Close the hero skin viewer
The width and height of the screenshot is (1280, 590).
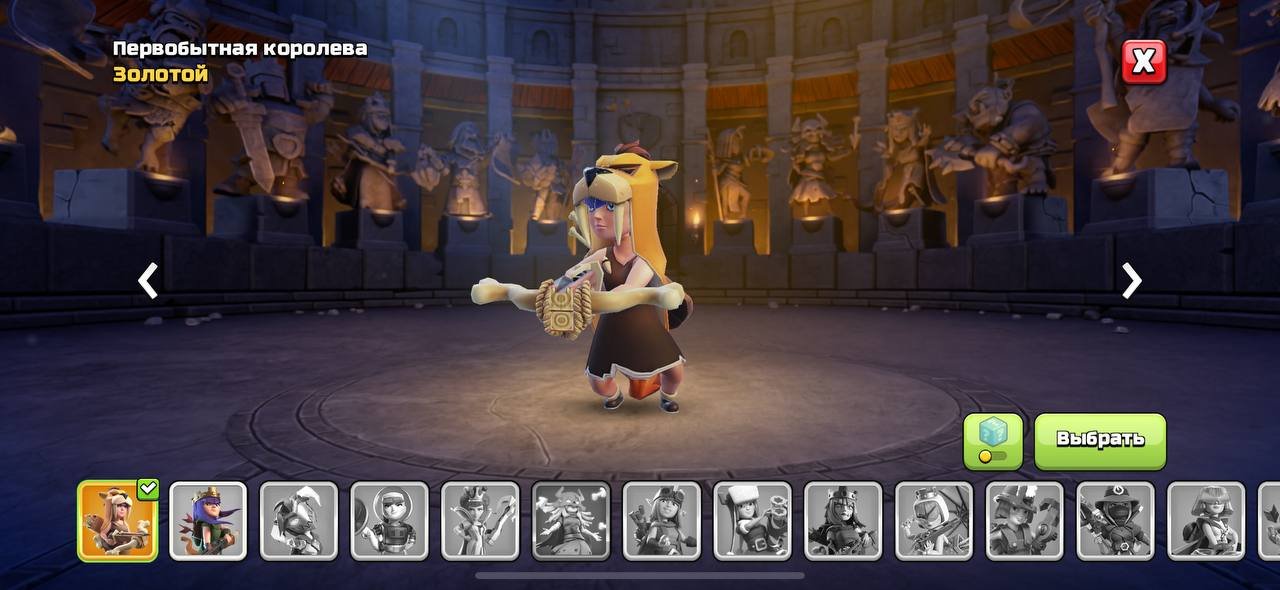(x=1143, y=62)
